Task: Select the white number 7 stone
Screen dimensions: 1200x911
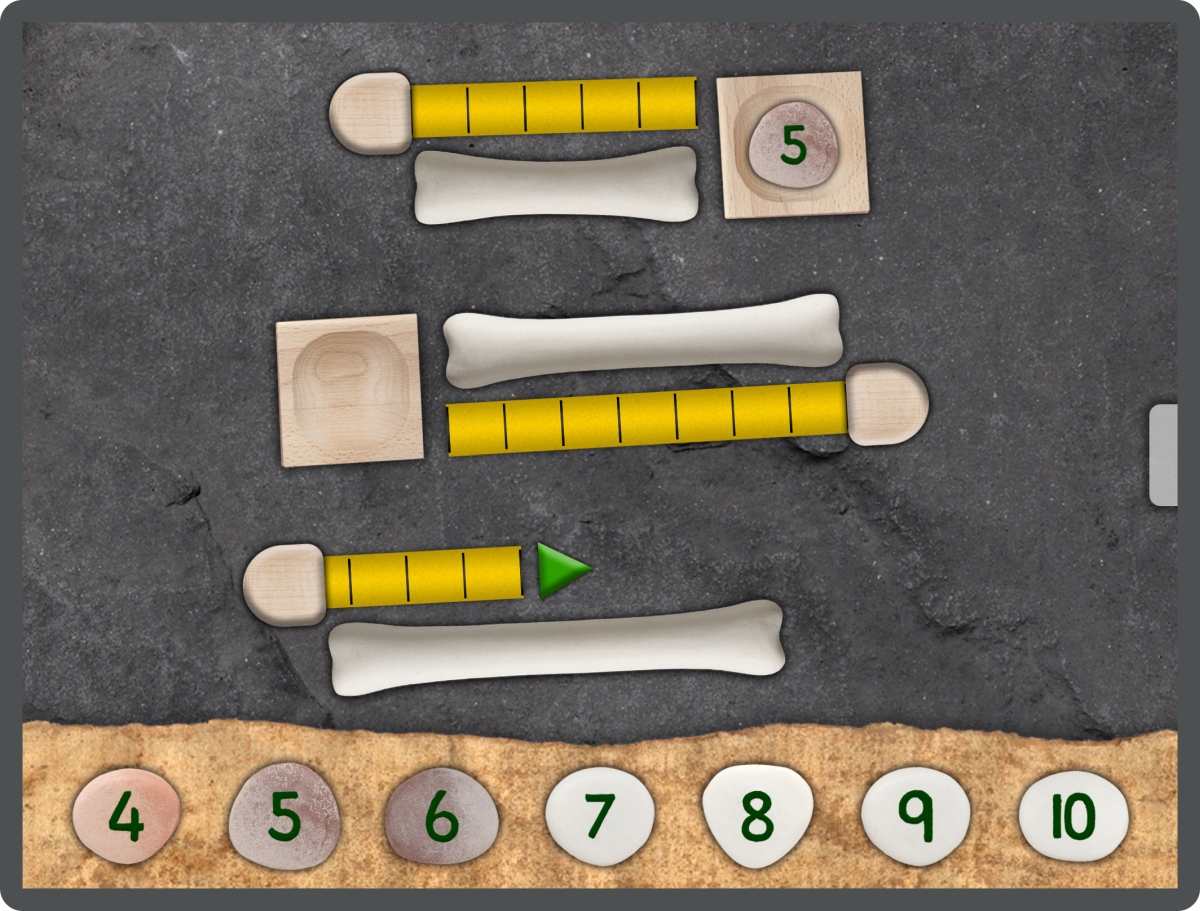Action: click(x=599, y=816)
